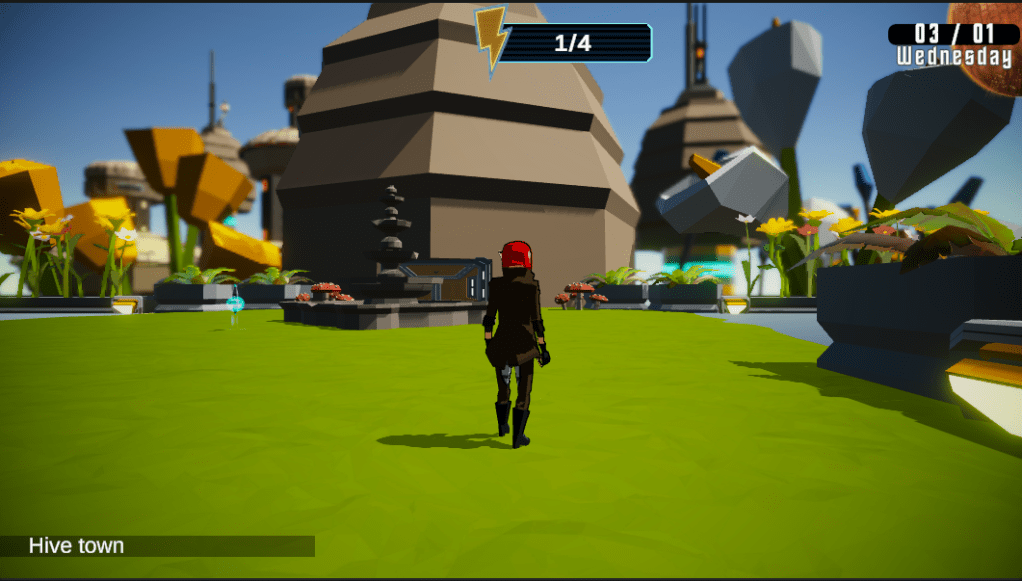Click the lightning bolt energy icon
This screenshot has width=1022, height=581.
pos(491,40)
